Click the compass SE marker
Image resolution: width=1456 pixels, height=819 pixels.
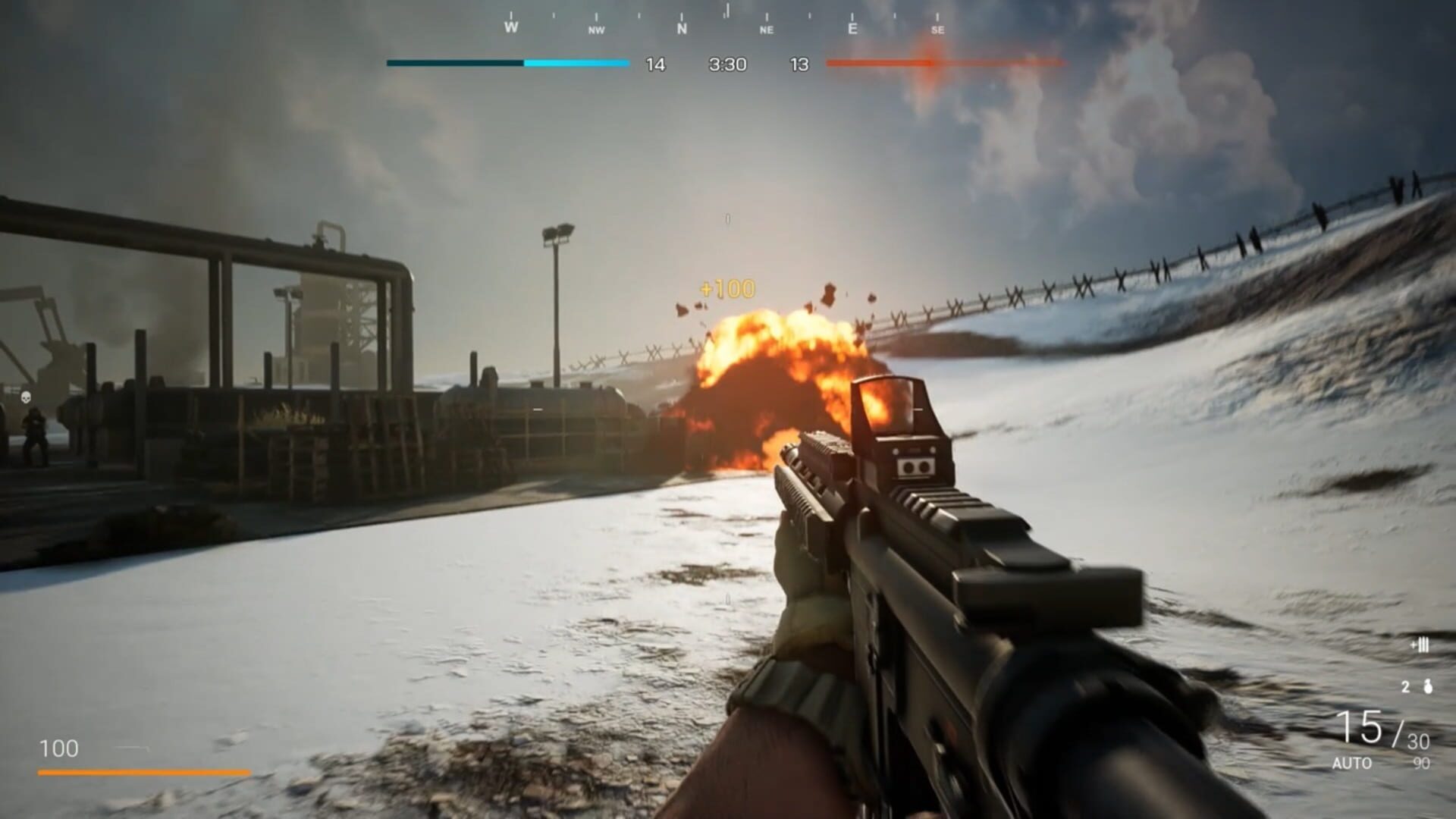[x=939, y=29]
